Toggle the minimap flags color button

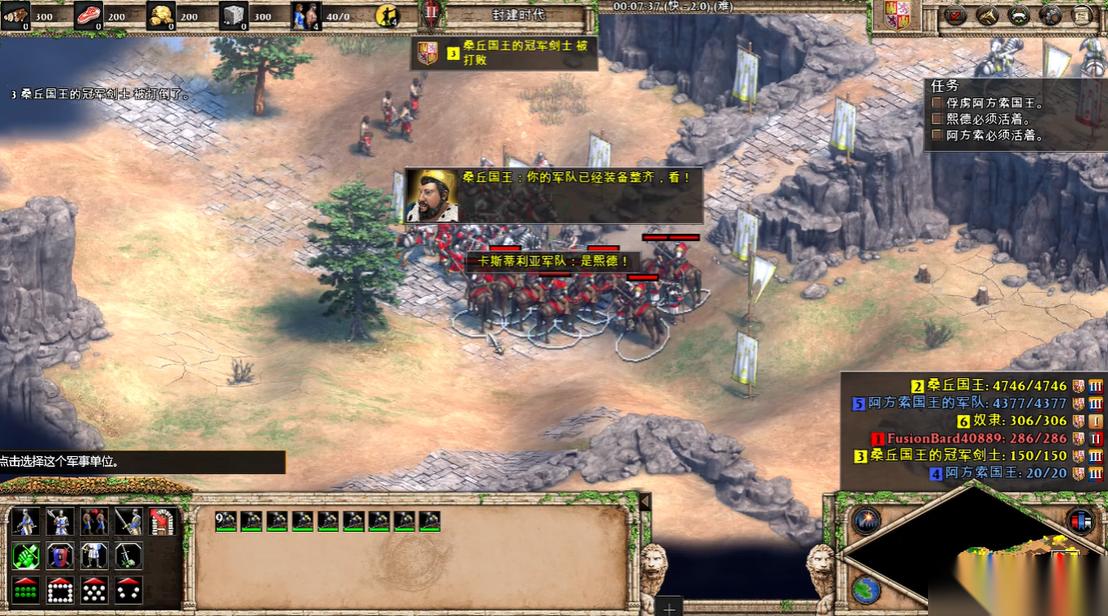point(1080,521)
